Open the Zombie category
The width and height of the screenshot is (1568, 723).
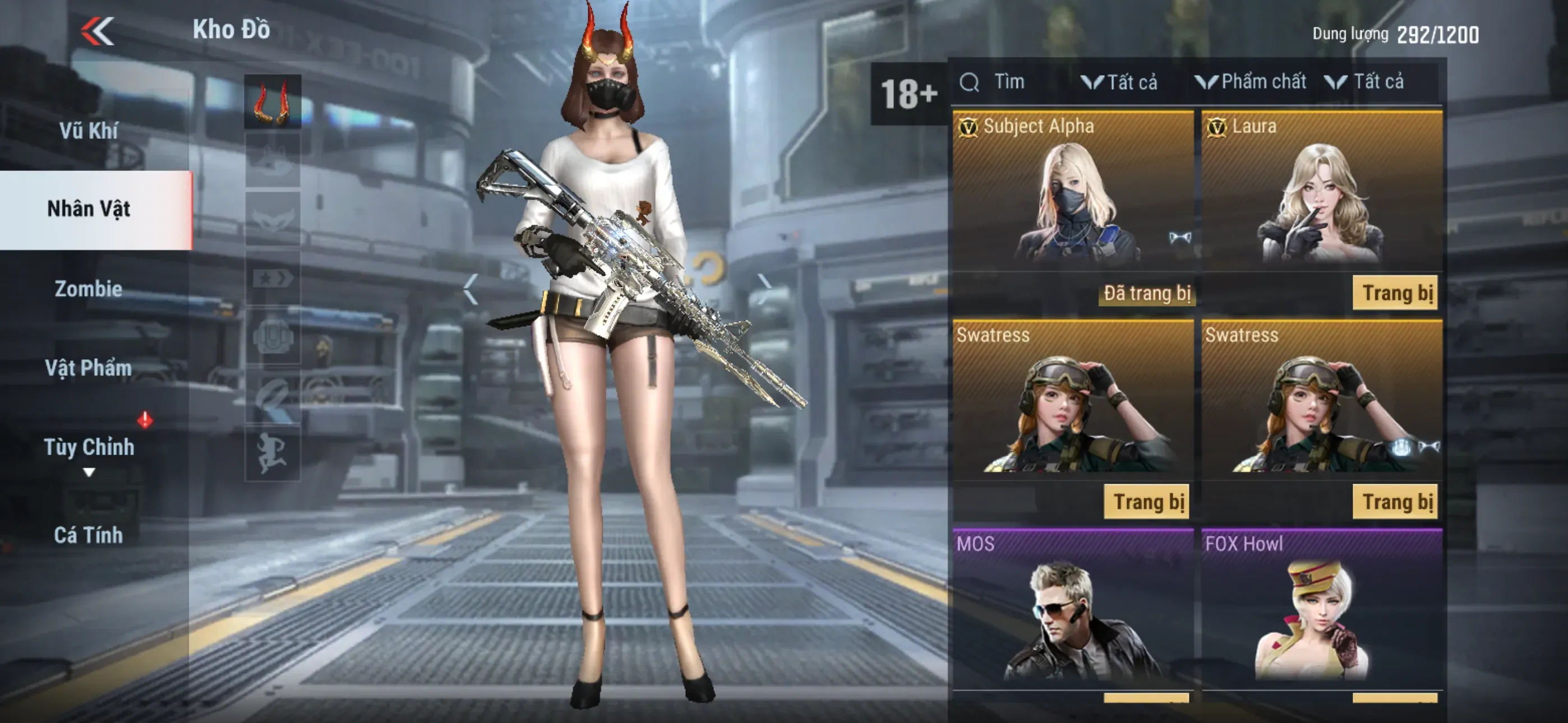tap(89, 289)
